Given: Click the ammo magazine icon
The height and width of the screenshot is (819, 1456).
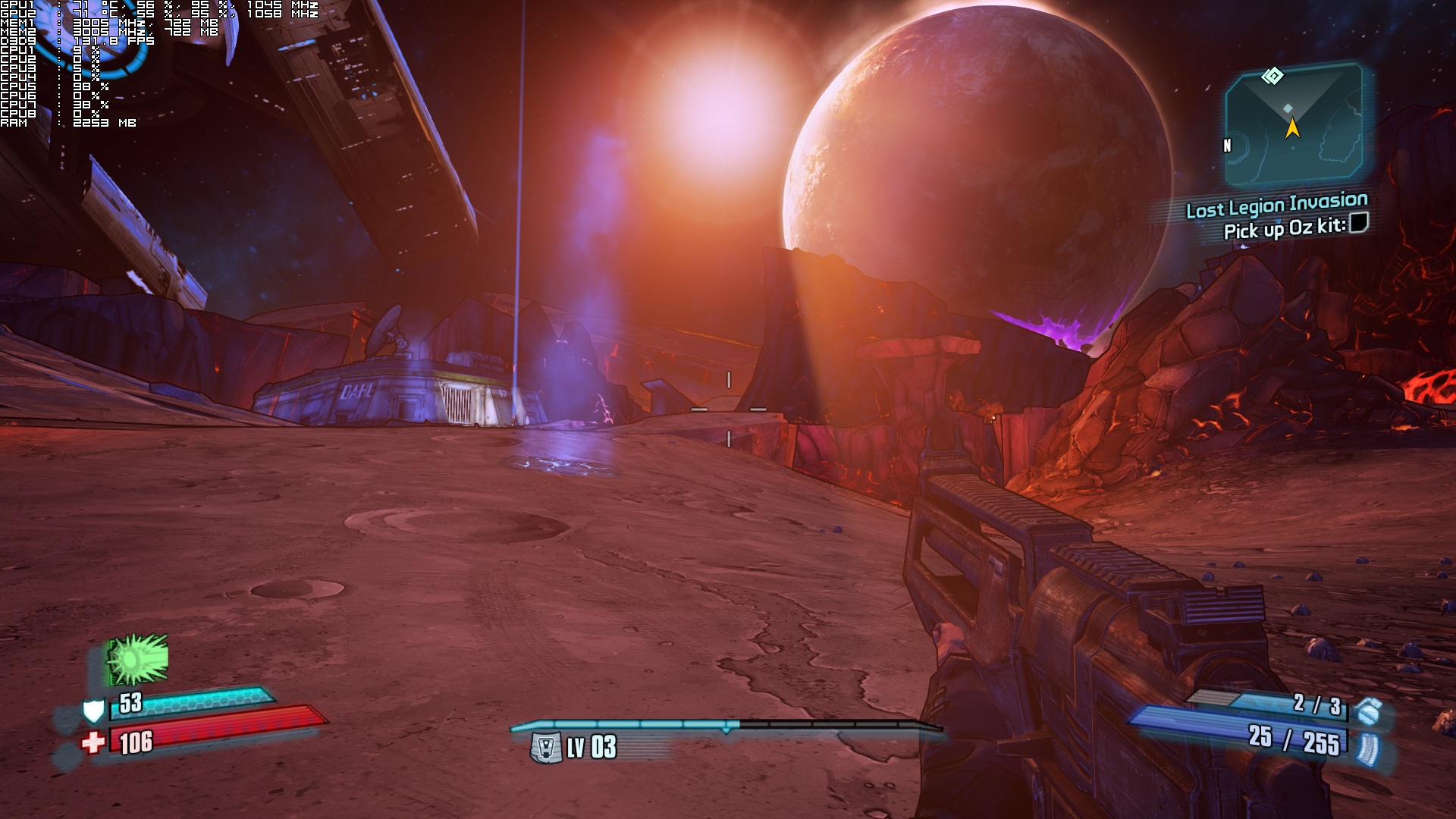Looking at the screenshot, I should click(1370, 747).
